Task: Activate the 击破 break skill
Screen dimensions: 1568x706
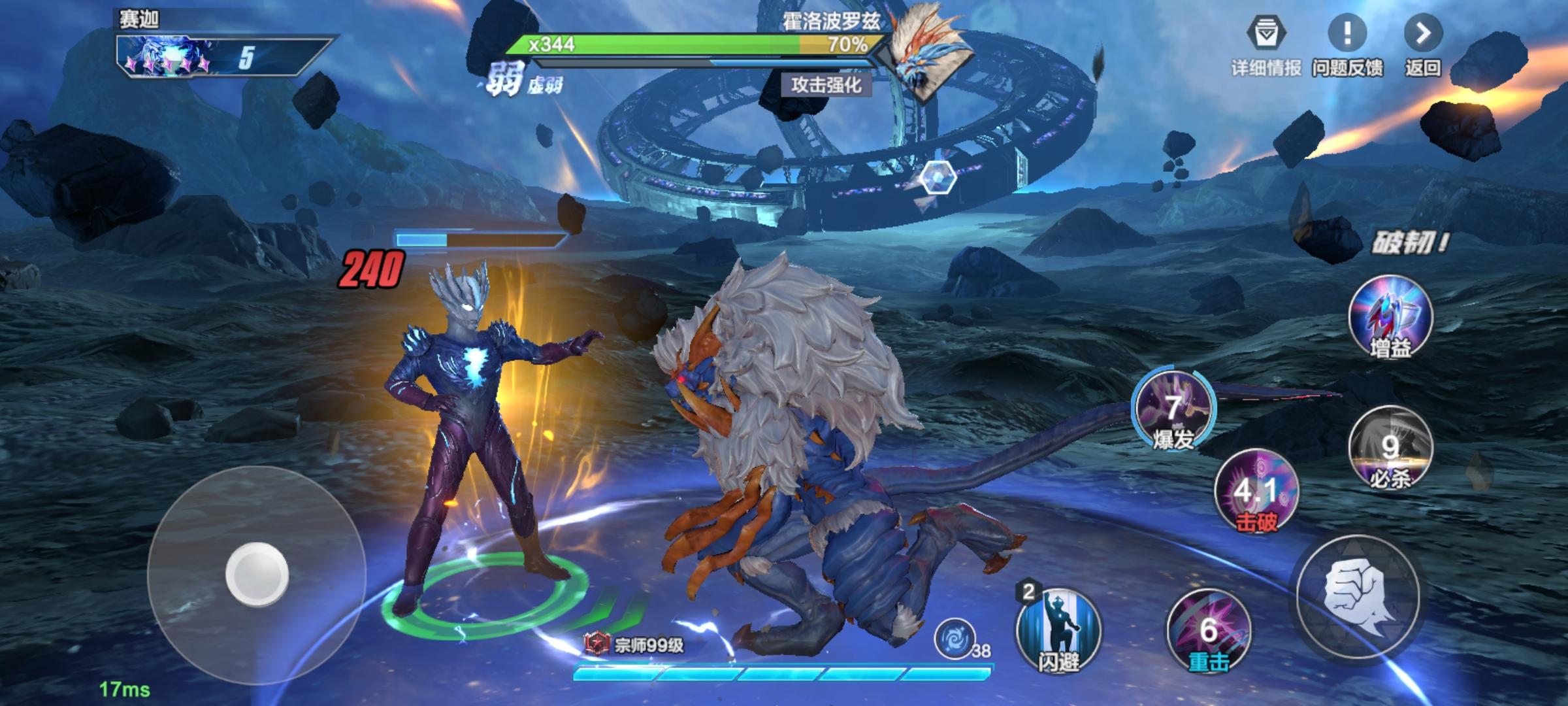Action: coord(1256,490)
